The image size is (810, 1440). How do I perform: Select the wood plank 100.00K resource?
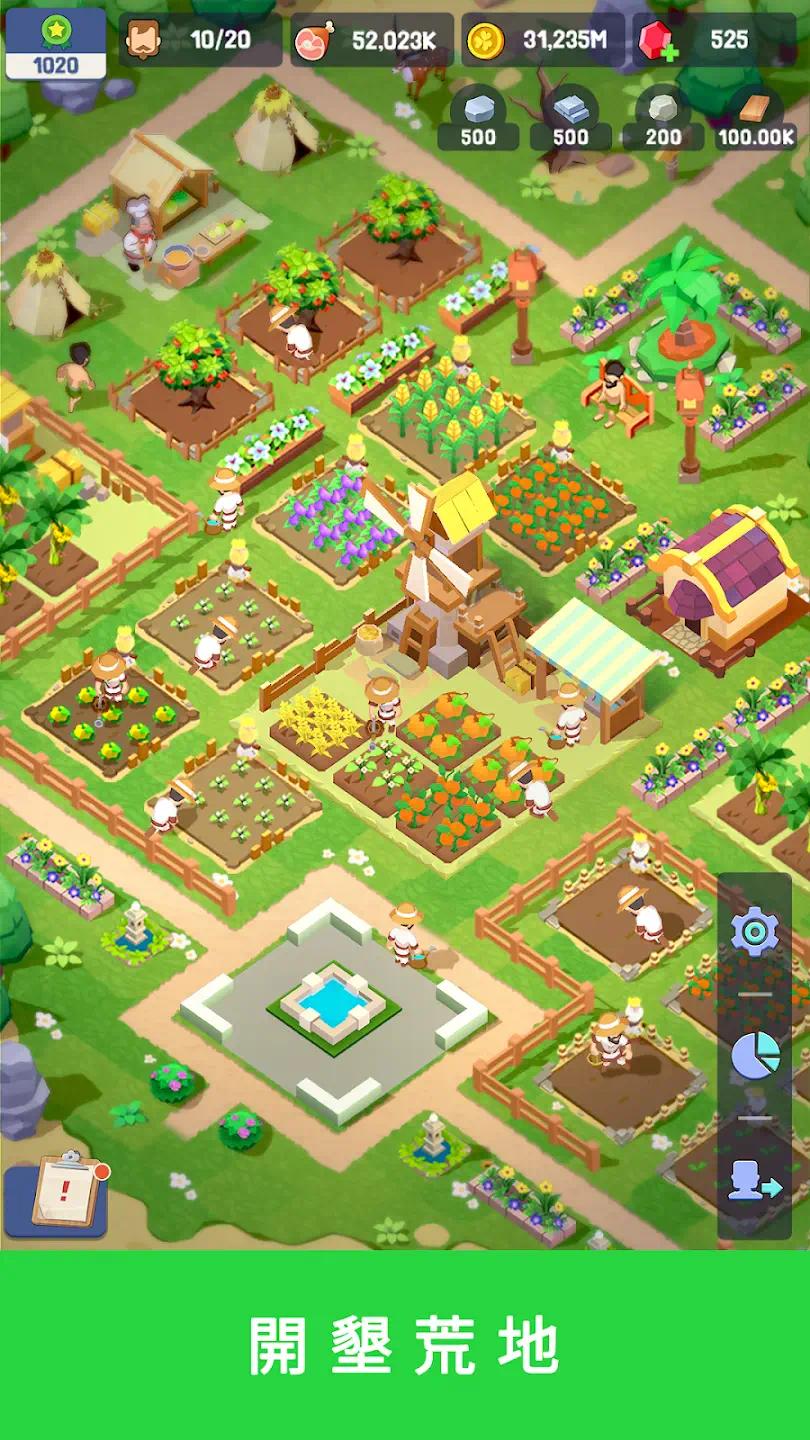point(756,120)
